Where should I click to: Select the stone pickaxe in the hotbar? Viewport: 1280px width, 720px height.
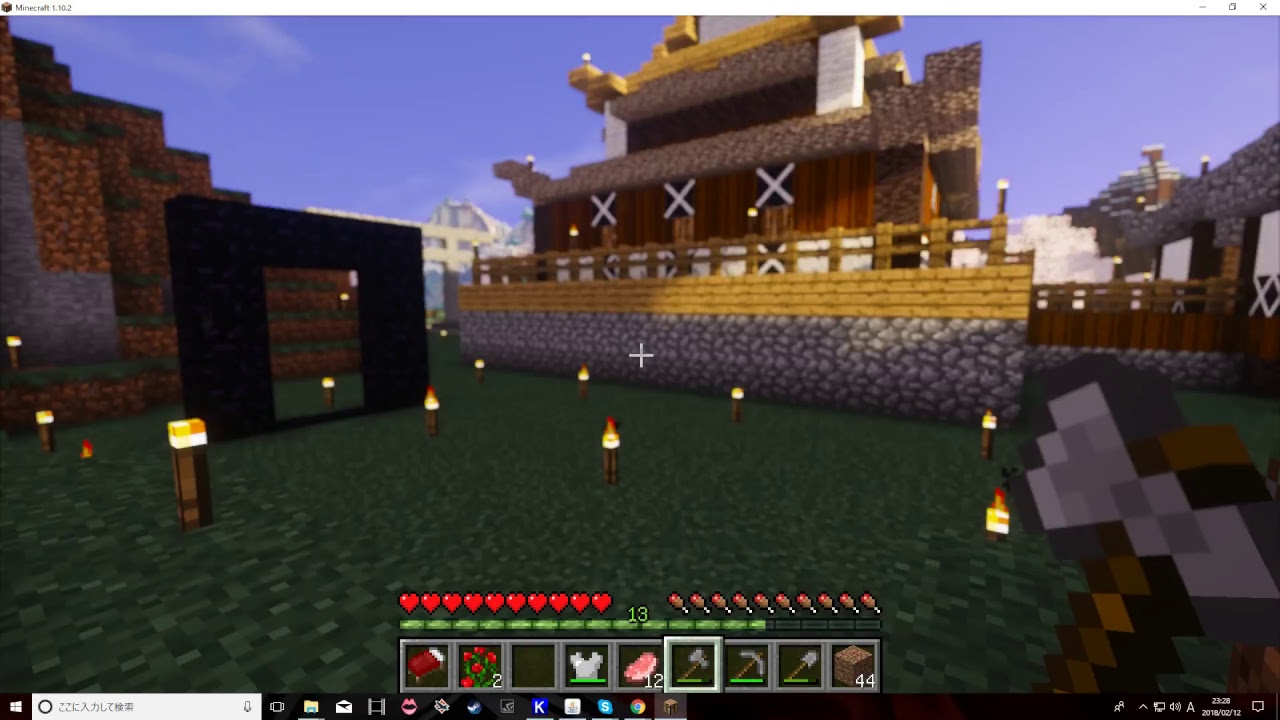point(747,665)
